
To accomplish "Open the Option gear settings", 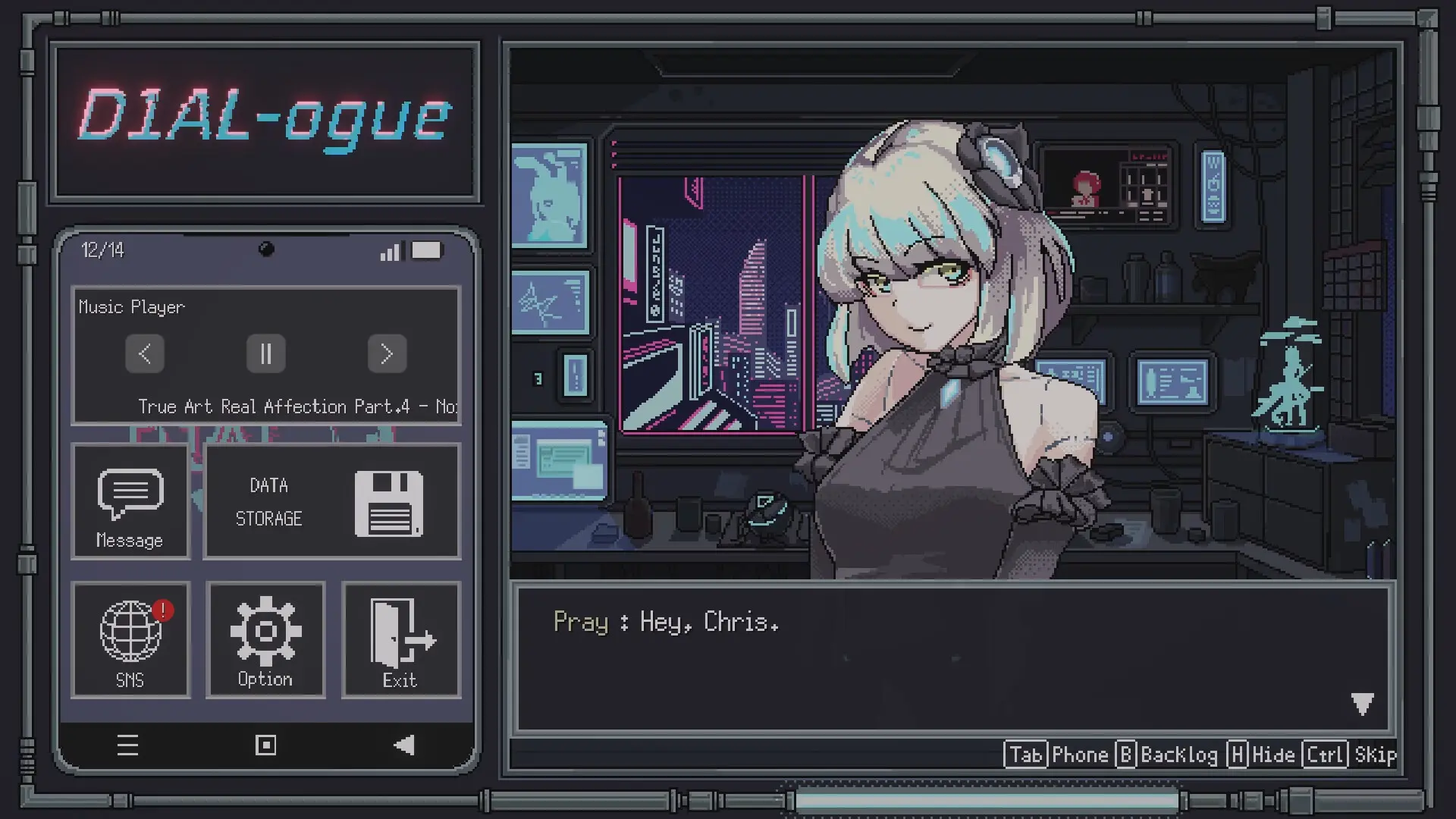I will coord(265,639).
